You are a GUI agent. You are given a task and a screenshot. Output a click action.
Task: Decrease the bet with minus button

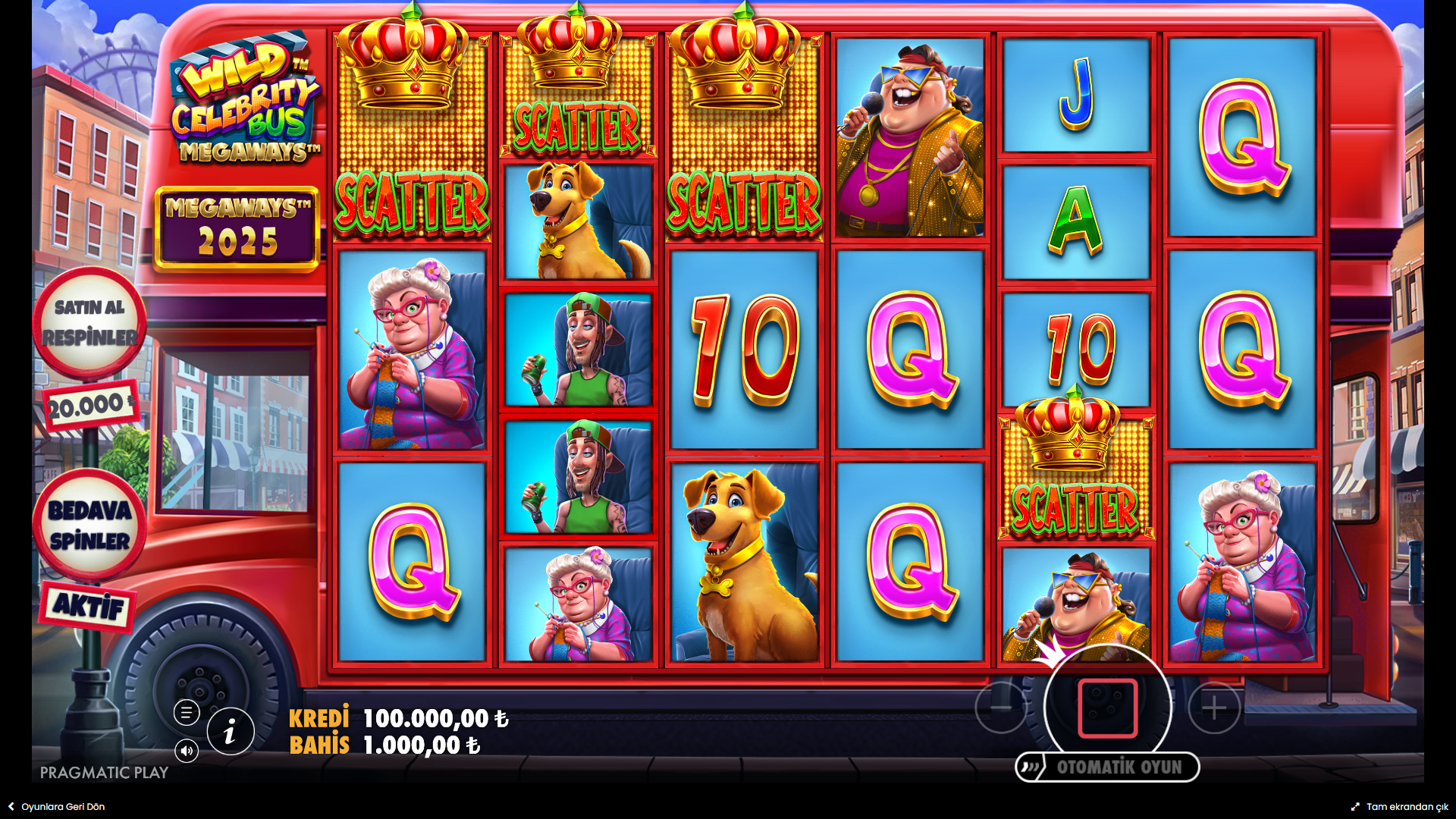coord(1001,708)
